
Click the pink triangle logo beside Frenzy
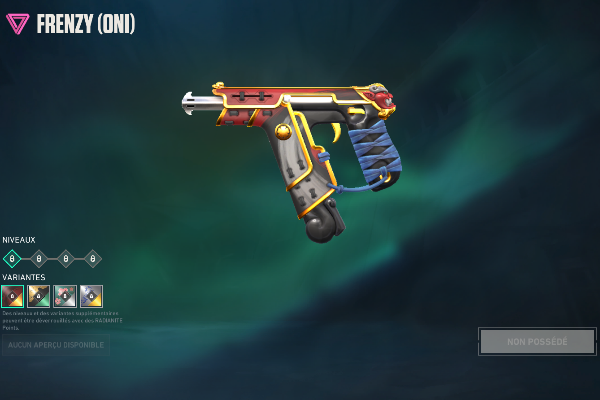18,24
